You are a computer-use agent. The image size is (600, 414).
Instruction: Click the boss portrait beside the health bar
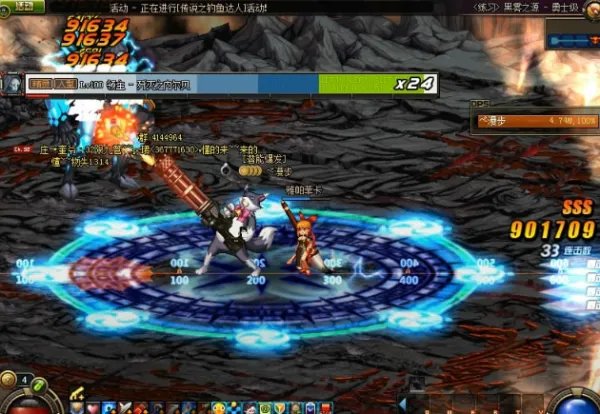[12, 84]
